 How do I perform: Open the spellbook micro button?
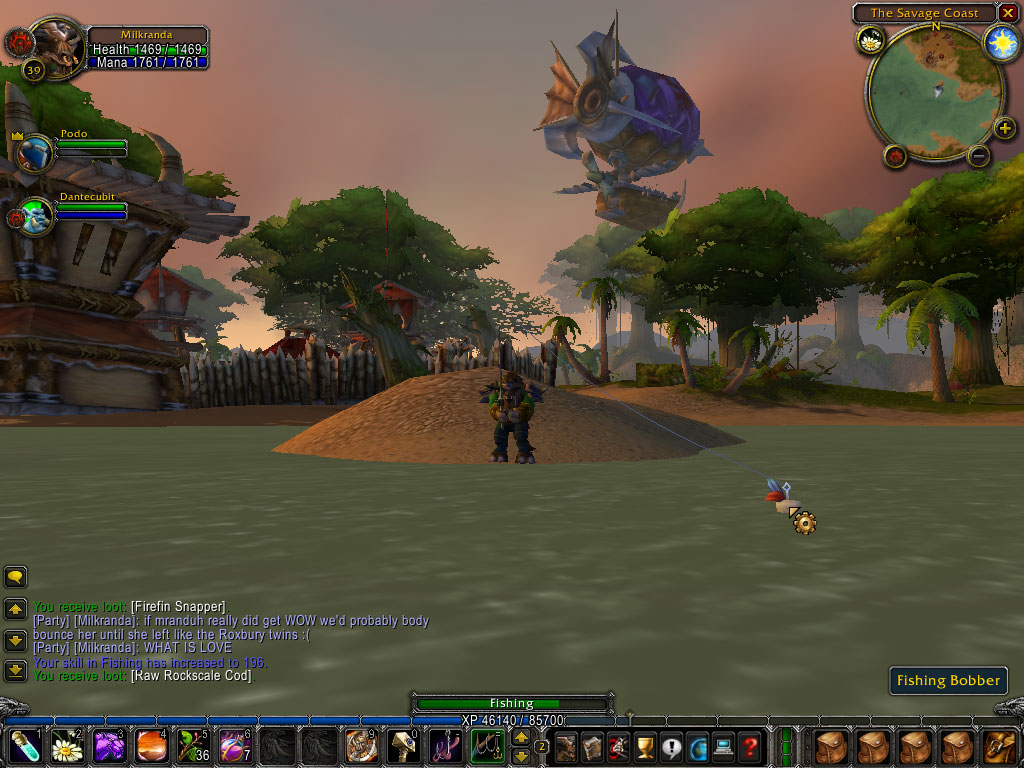tap(593, 746)
